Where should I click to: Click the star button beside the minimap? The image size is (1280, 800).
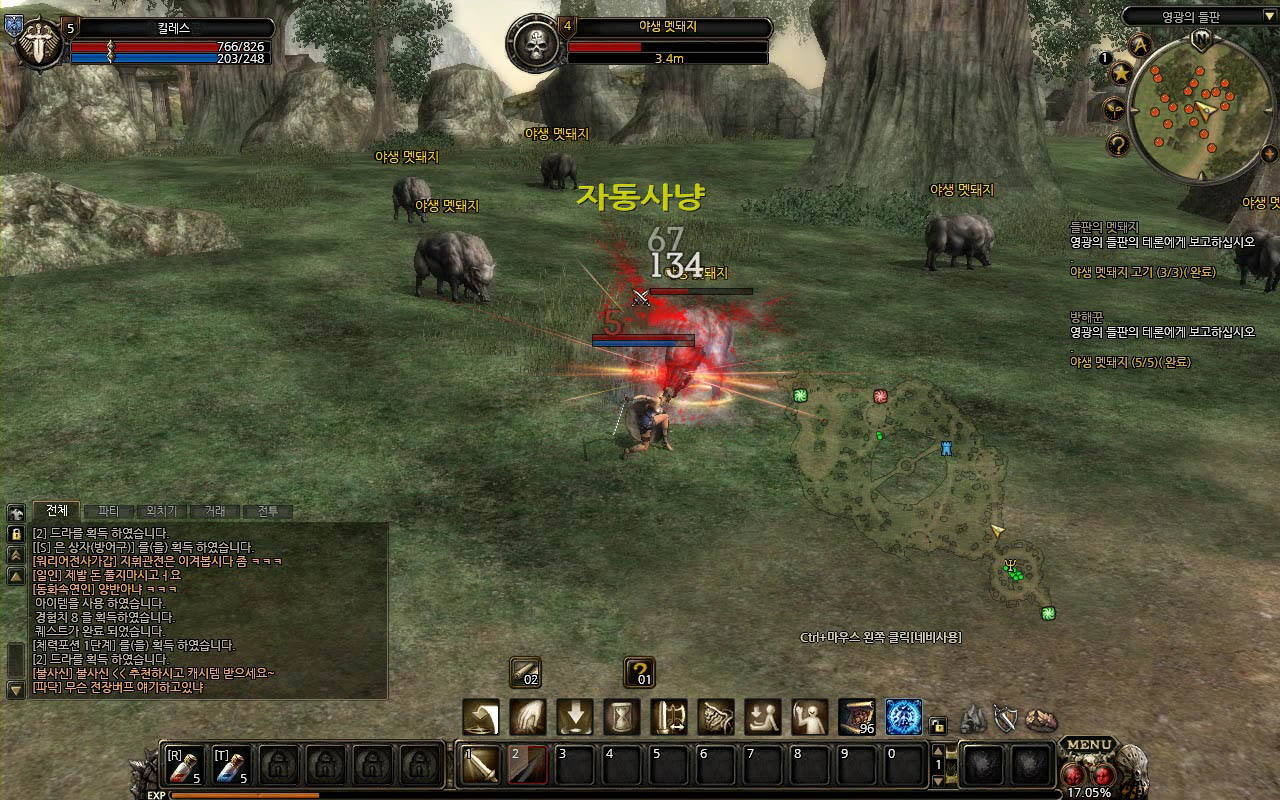click(1122, 72)
